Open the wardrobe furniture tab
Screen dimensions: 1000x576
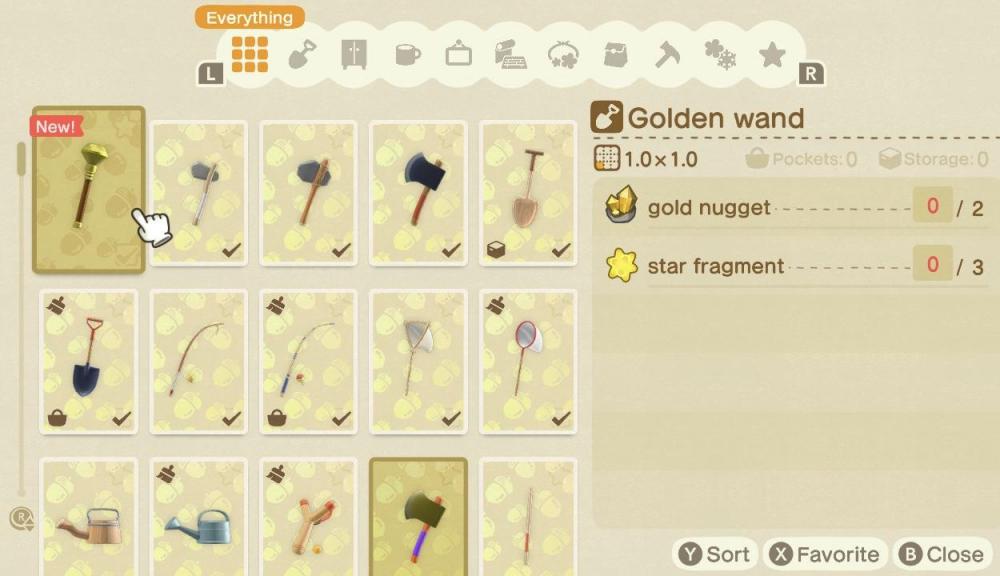click(354, 55)
